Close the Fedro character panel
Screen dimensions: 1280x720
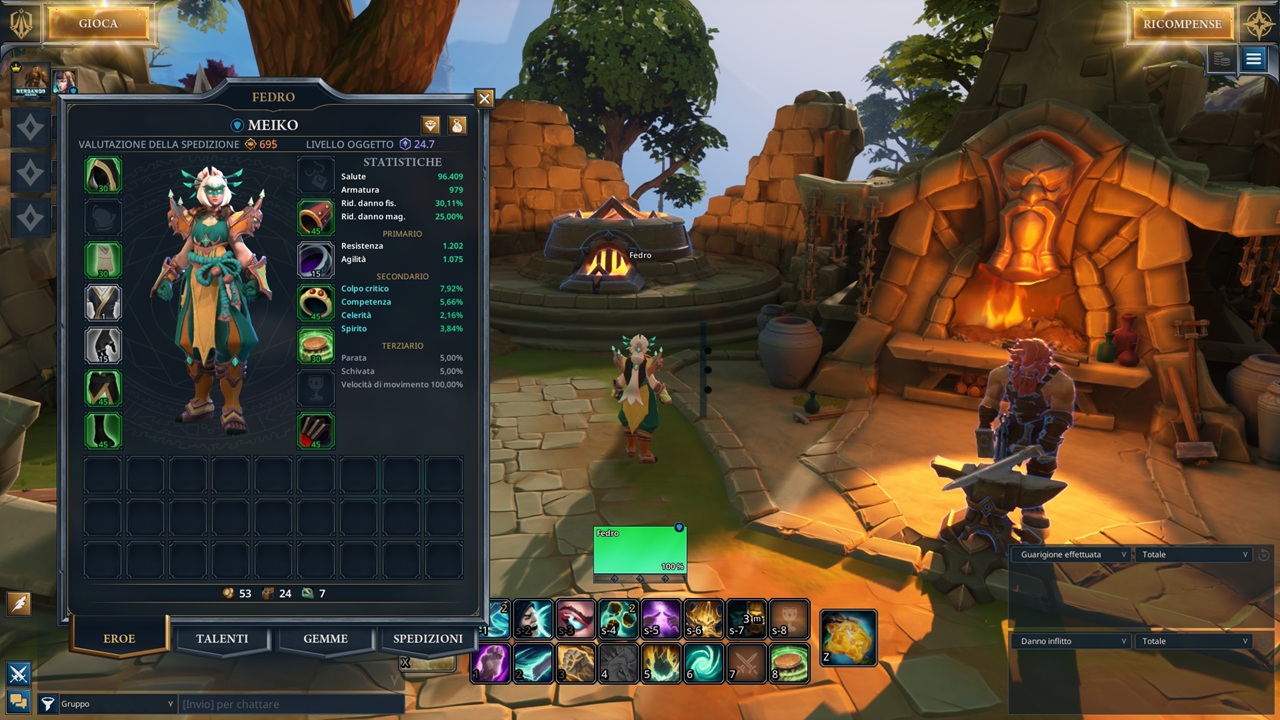[x=485, y=98]
